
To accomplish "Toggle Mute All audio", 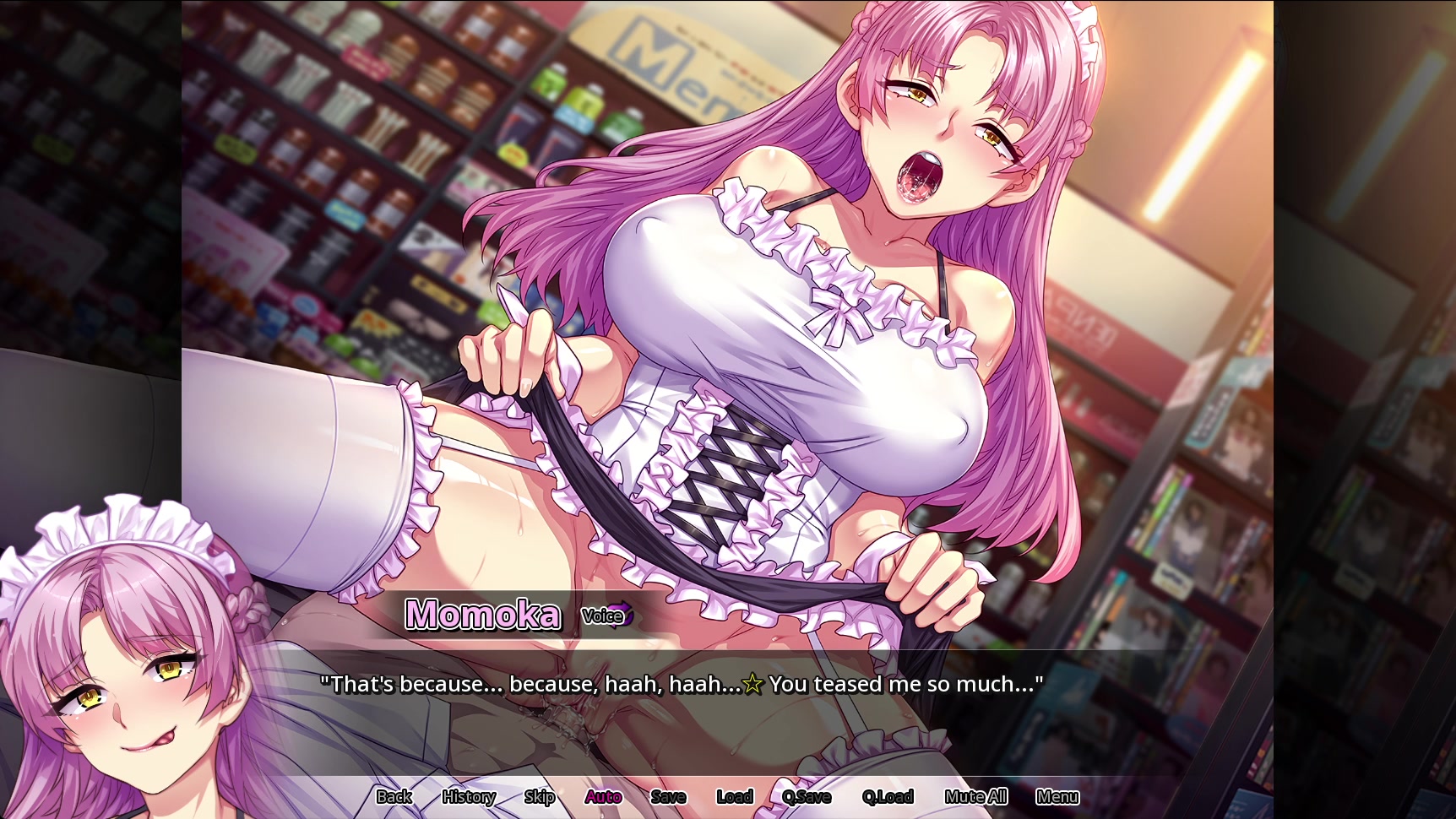I will [x=975, y=796].
